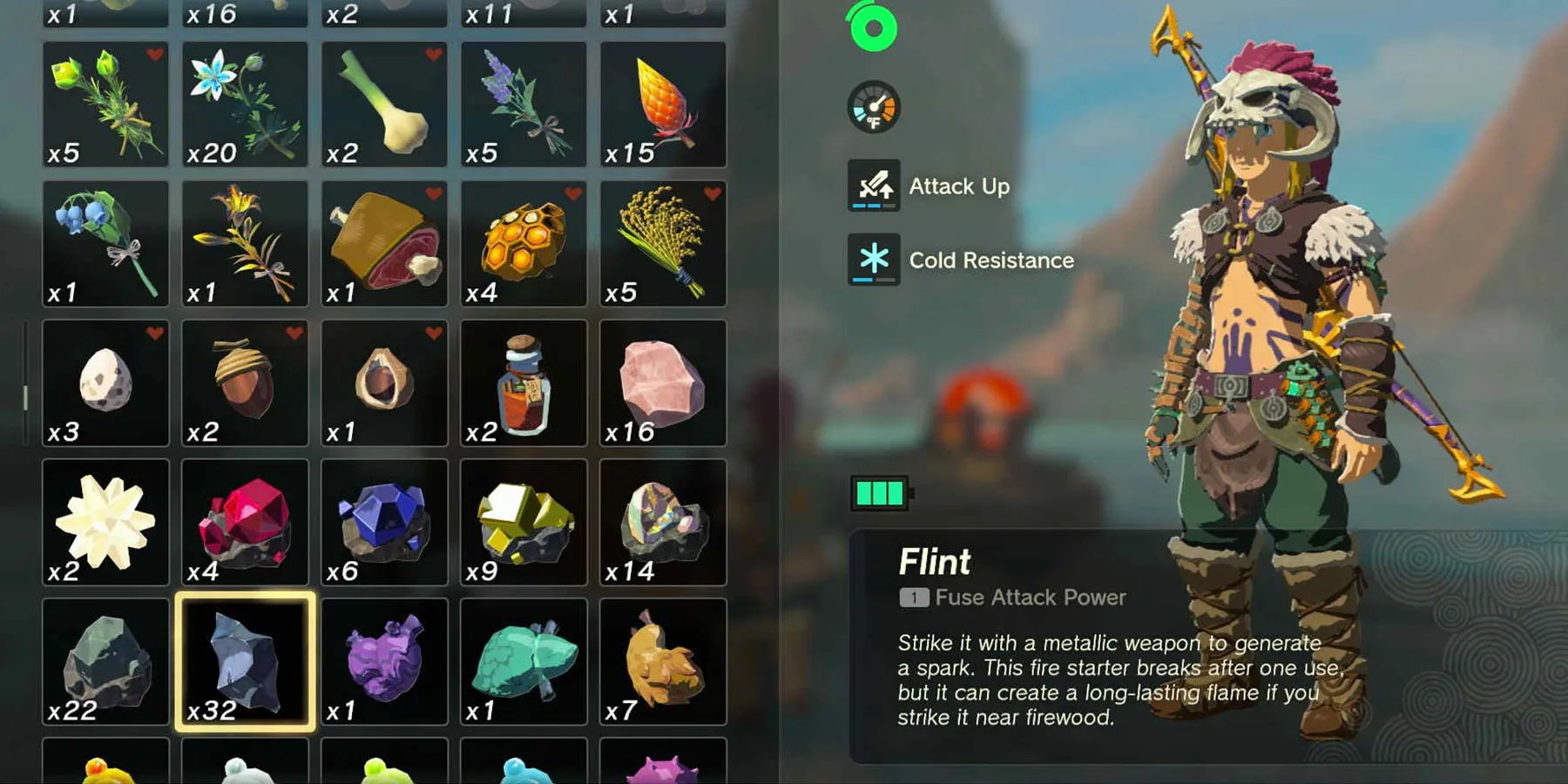This screenshot has width=1568, height=784.
Task: Pick the Chickaloo Tree Nut slot
Action: point(384,383)
